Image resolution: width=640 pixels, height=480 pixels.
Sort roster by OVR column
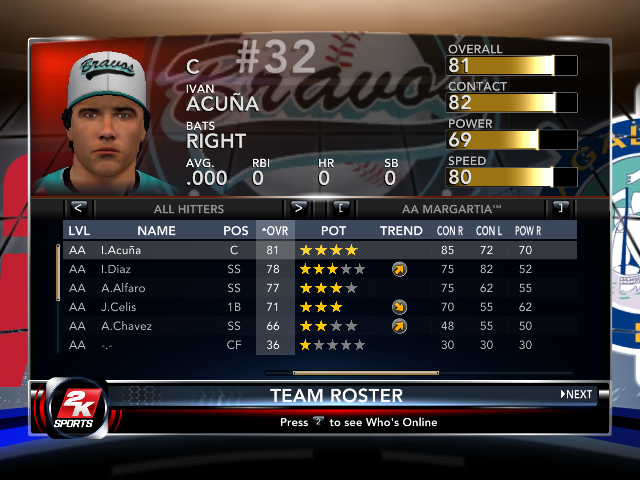pos(274,231)
